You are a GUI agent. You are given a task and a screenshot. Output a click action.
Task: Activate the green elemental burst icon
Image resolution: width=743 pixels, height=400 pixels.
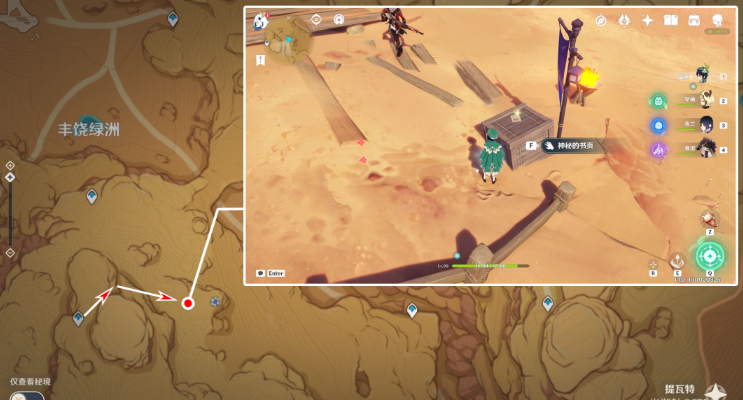click(710, 254)
